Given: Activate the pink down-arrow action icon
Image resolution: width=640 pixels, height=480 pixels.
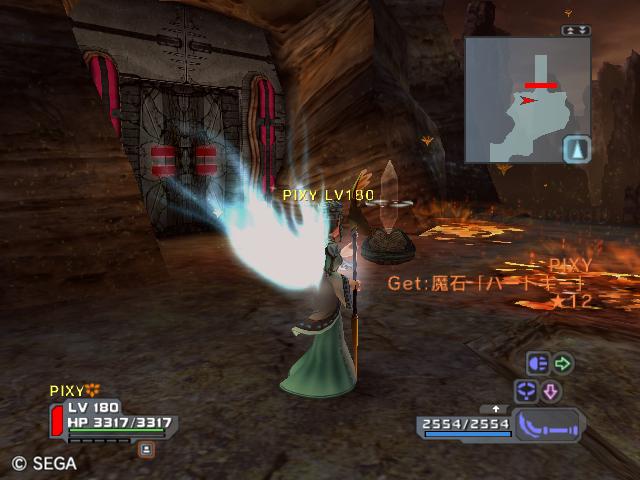Looking at the screenshot, I should [551, 391].
